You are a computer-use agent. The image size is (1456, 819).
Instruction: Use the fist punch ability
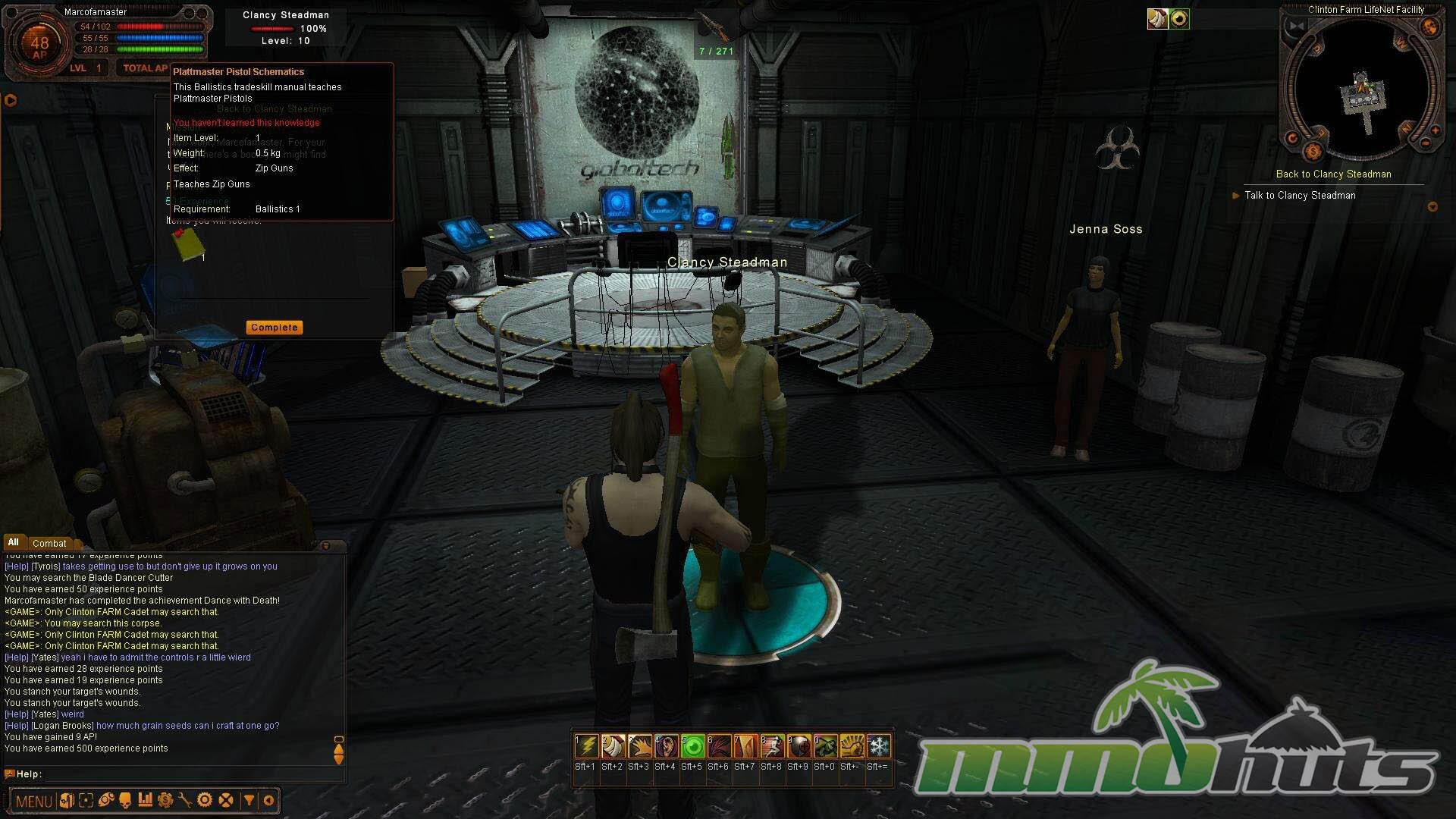852,747
